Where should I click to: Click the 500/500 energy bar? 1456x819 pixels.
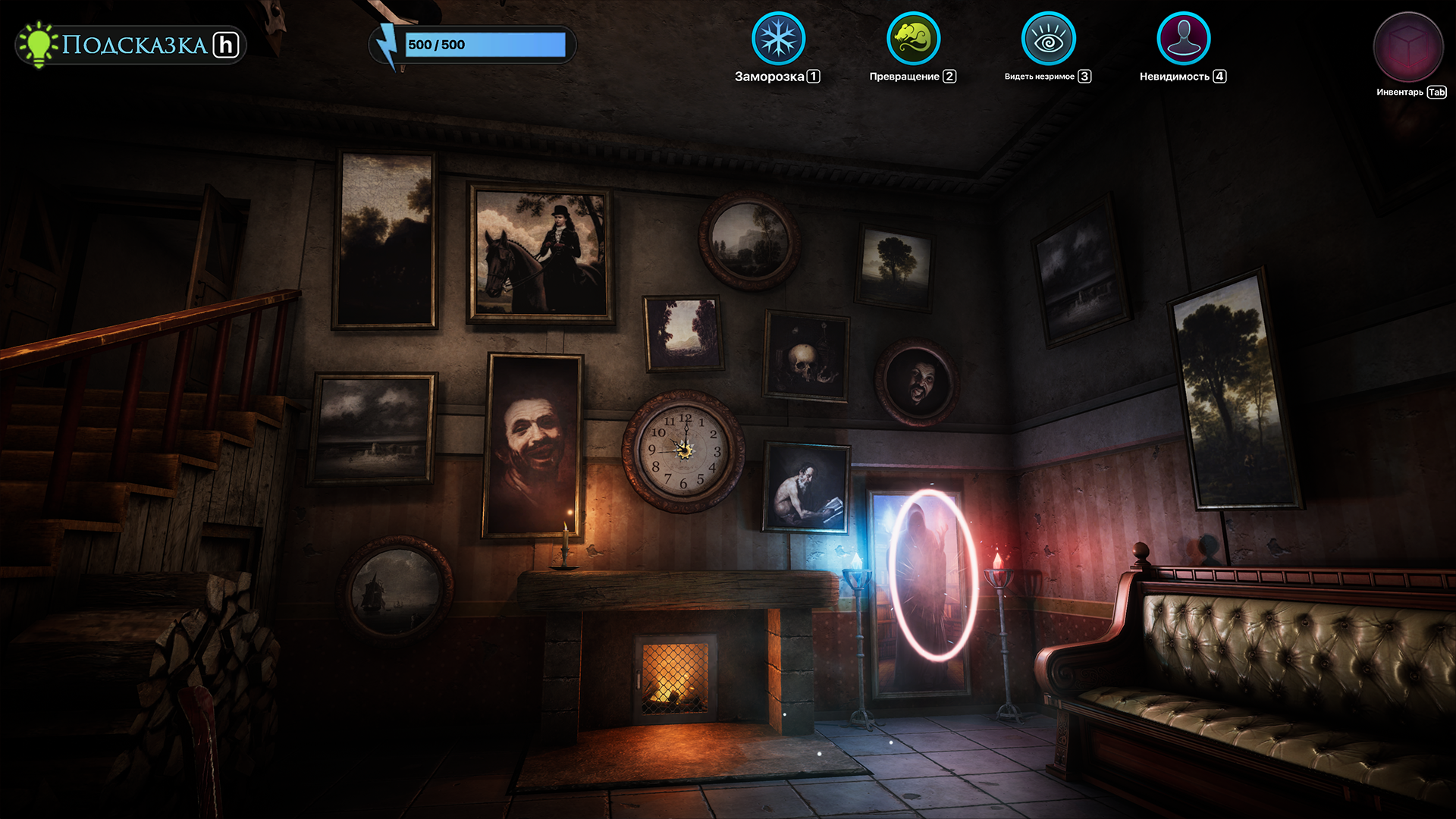(x=485, y=45)
